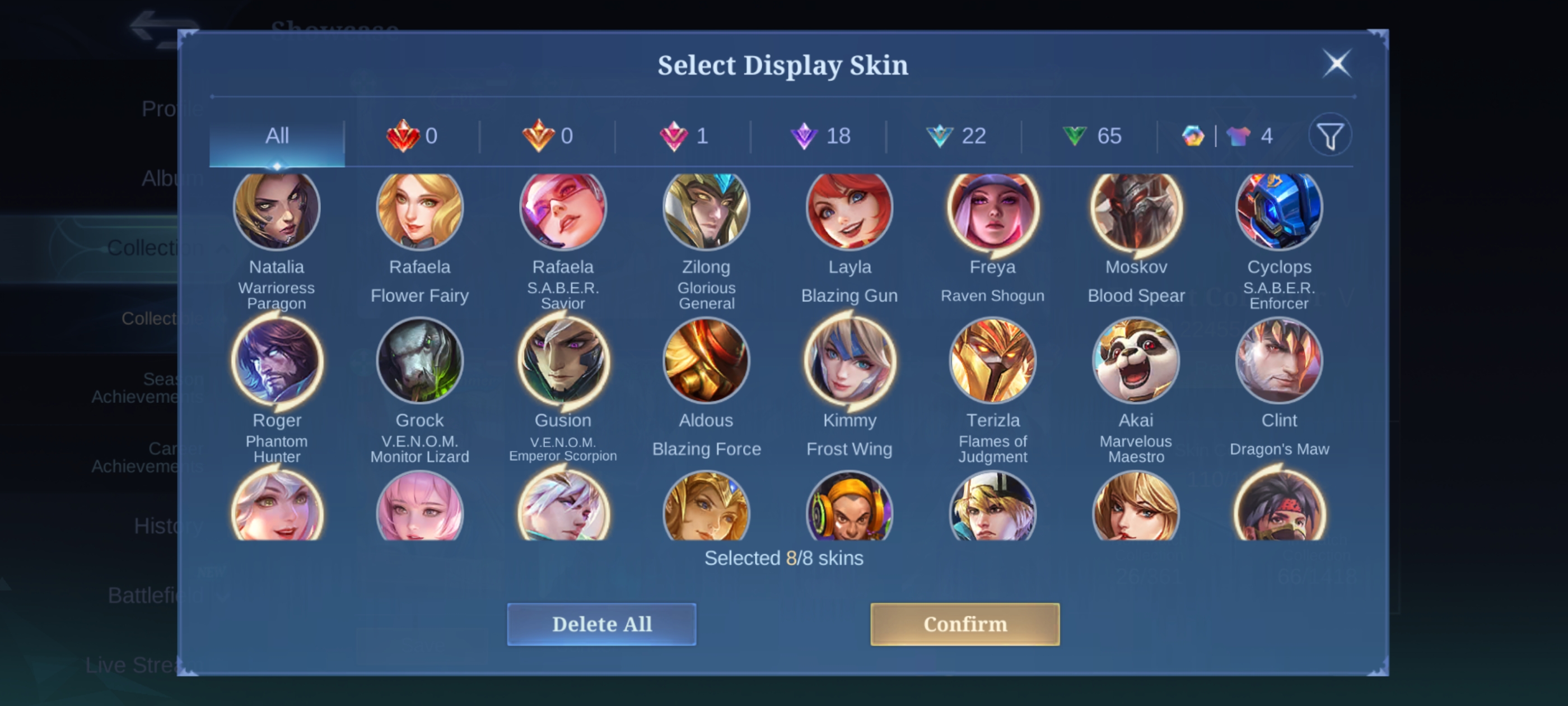Show the purple gem tier with 18 skins
This screenshot has width=1568, height=706.
tap(820, 136)
